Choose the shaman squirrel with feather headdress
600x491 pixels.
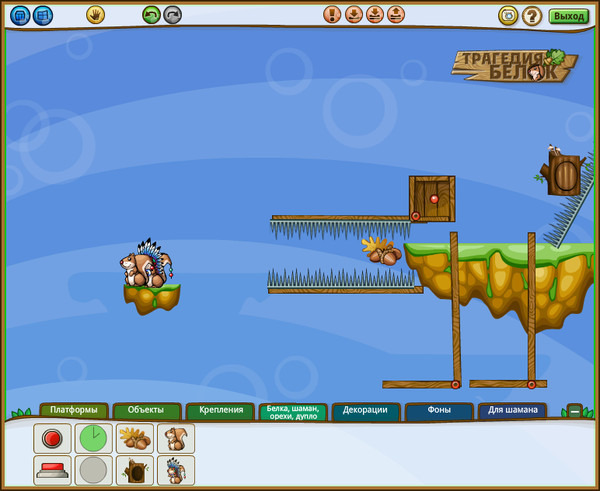176,470
